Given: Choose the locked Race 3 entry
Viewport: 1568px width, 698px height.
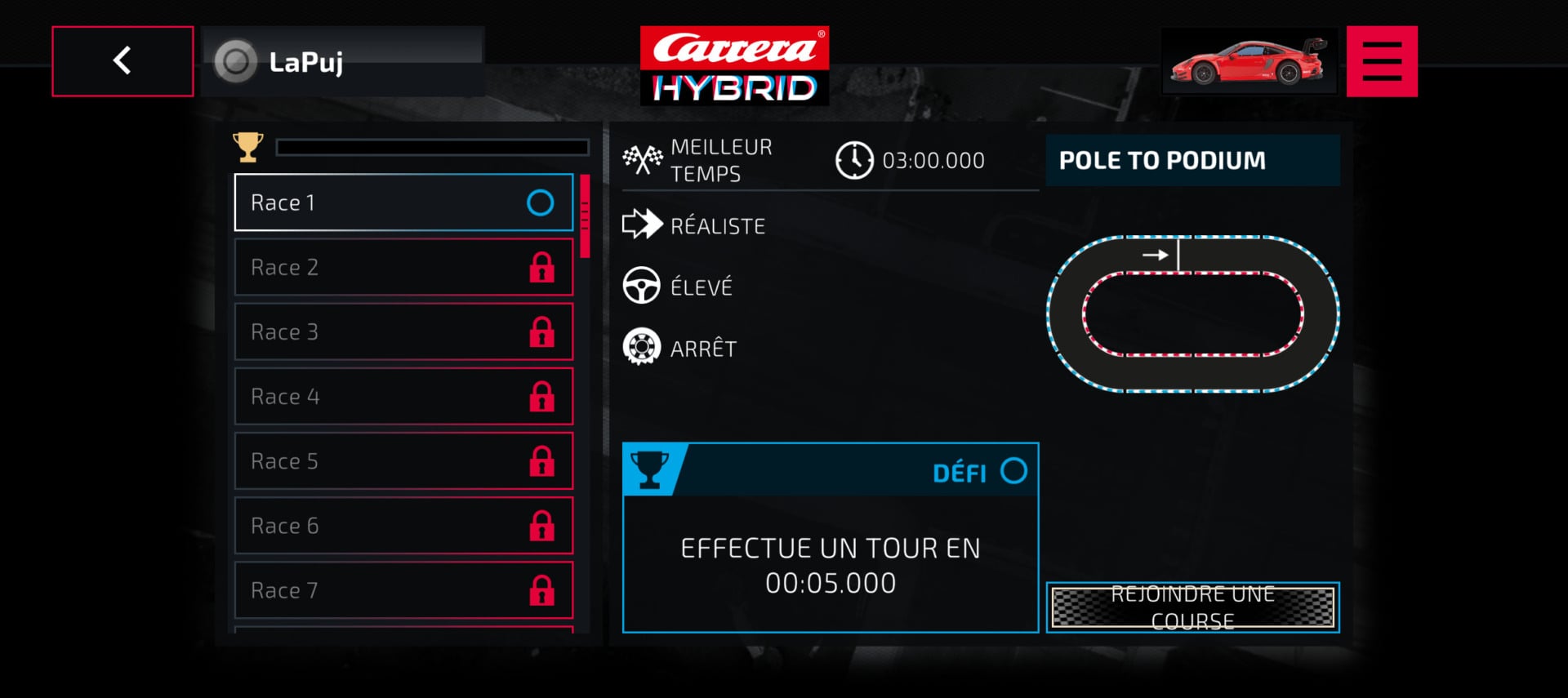Looking at the screenshot, I should point(403,331).
